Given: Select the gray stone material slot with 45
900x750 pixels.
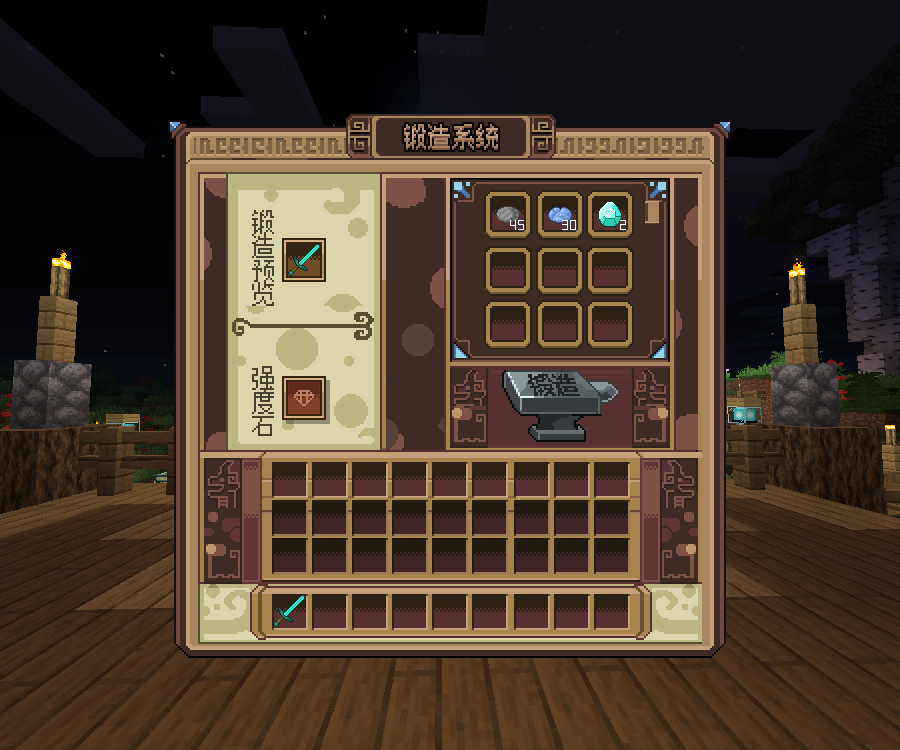Looking at the screenshot, I should (509, 214).
